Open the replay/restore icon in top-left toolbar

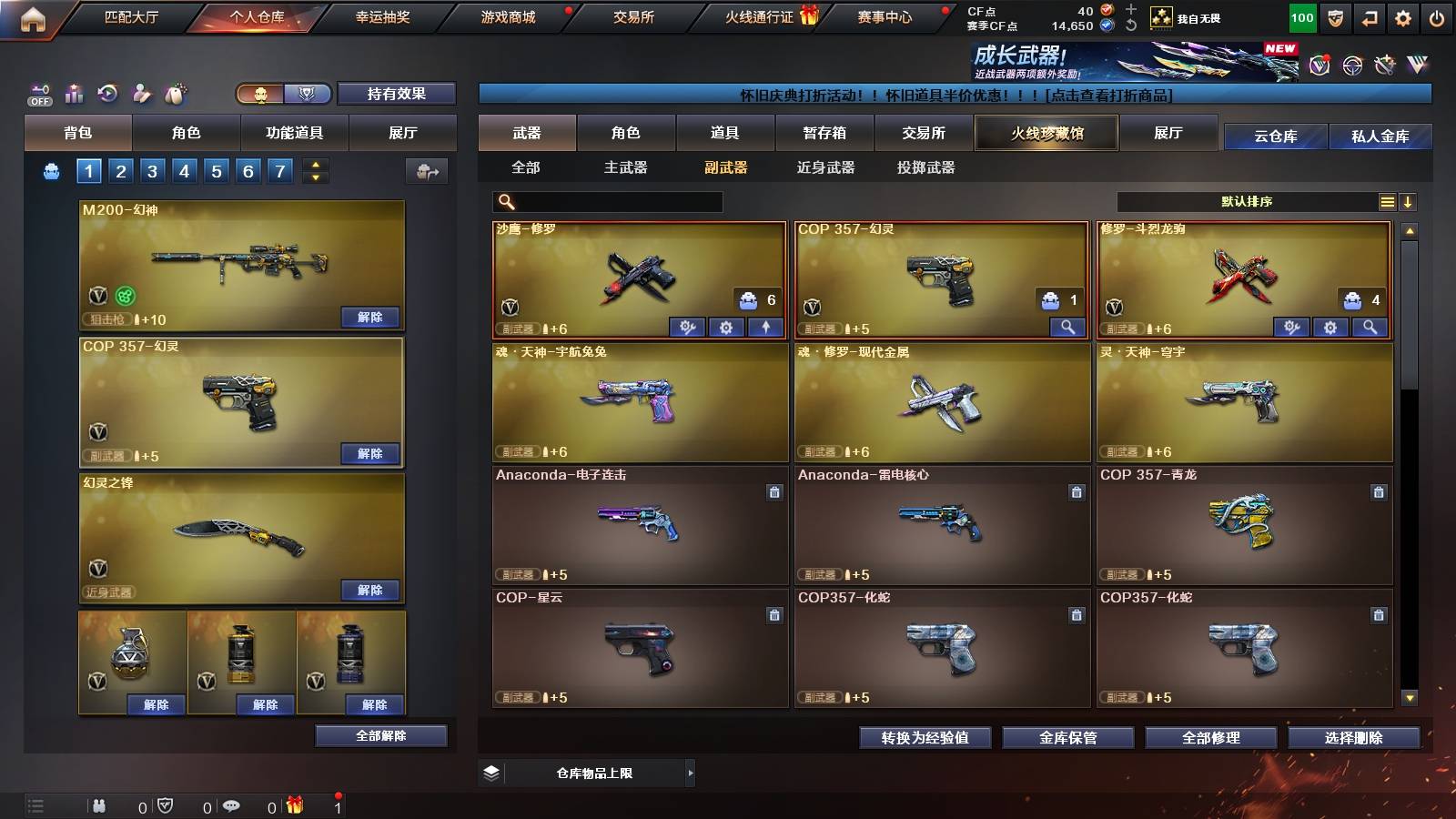(109, 92)
